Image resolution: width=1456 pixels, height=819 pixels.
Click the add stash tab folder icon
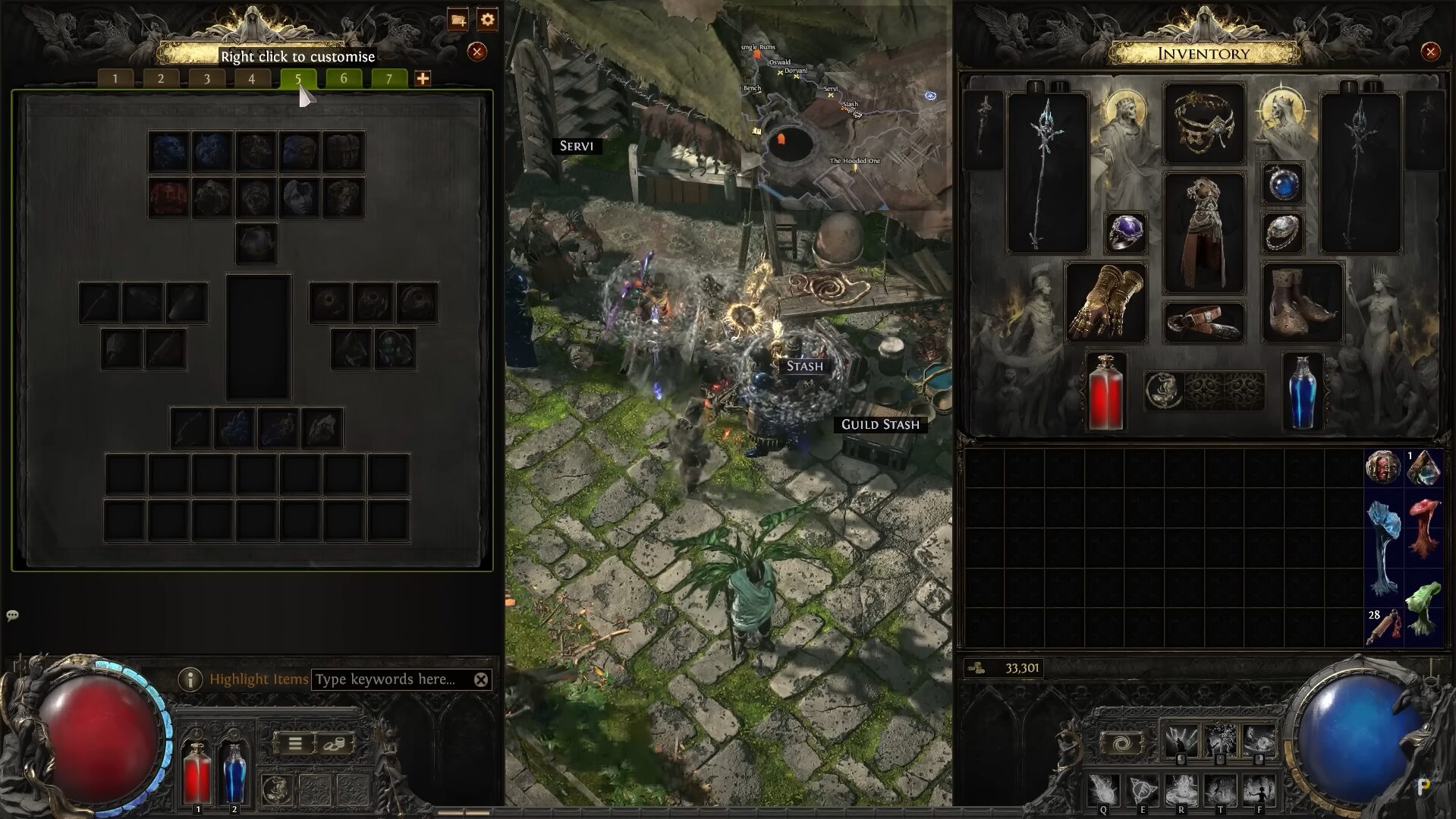[x=459, y=20]
